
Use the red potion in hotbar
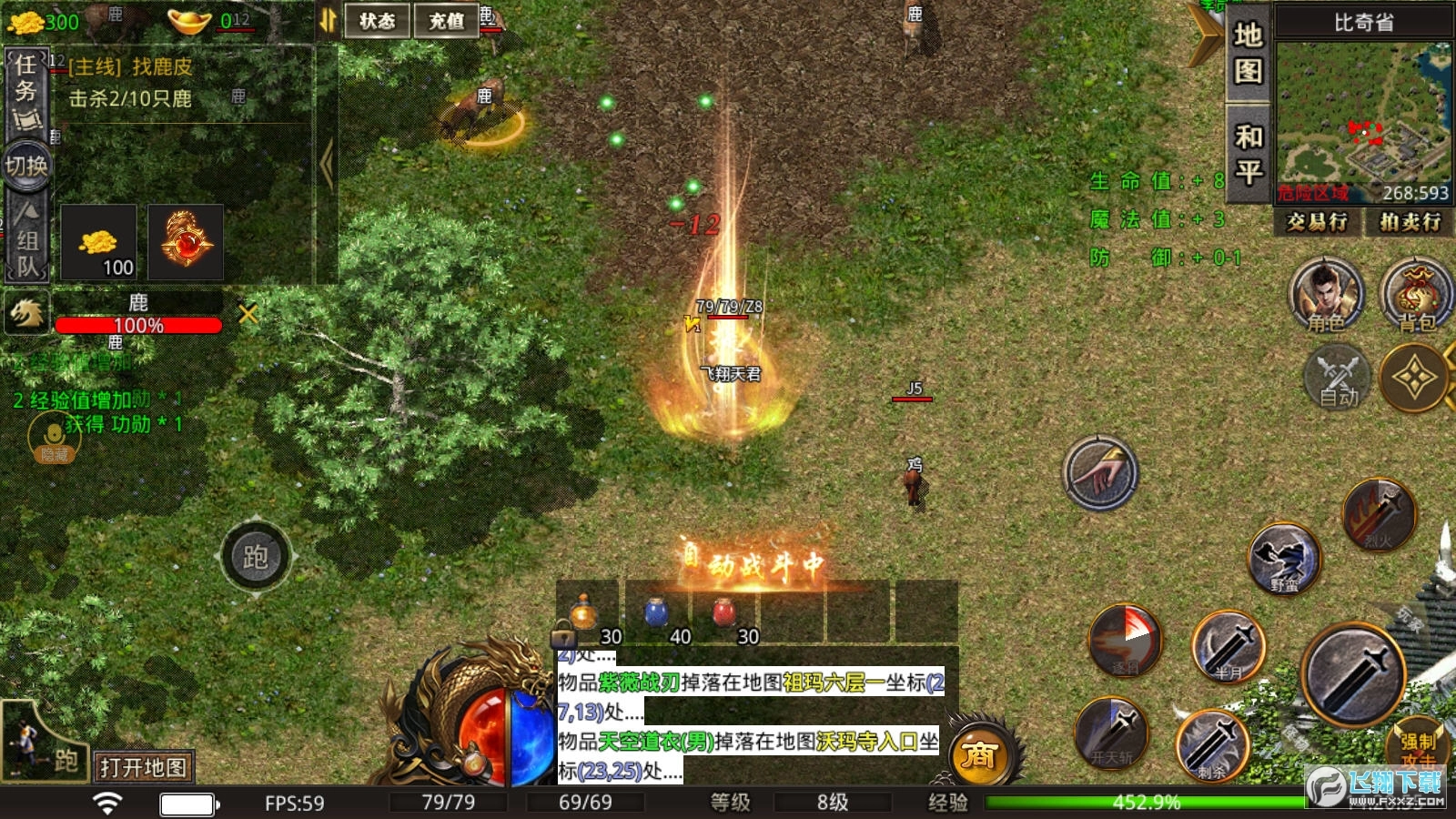724,612
